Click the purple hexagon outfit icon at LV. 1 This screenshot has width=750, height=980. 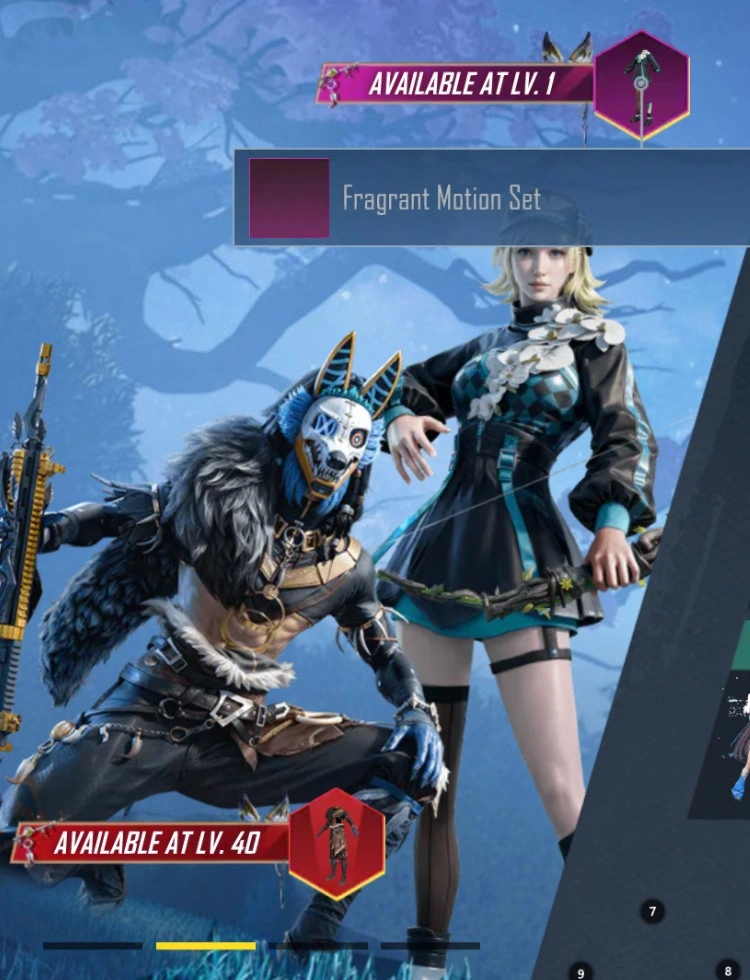point(641,86)
